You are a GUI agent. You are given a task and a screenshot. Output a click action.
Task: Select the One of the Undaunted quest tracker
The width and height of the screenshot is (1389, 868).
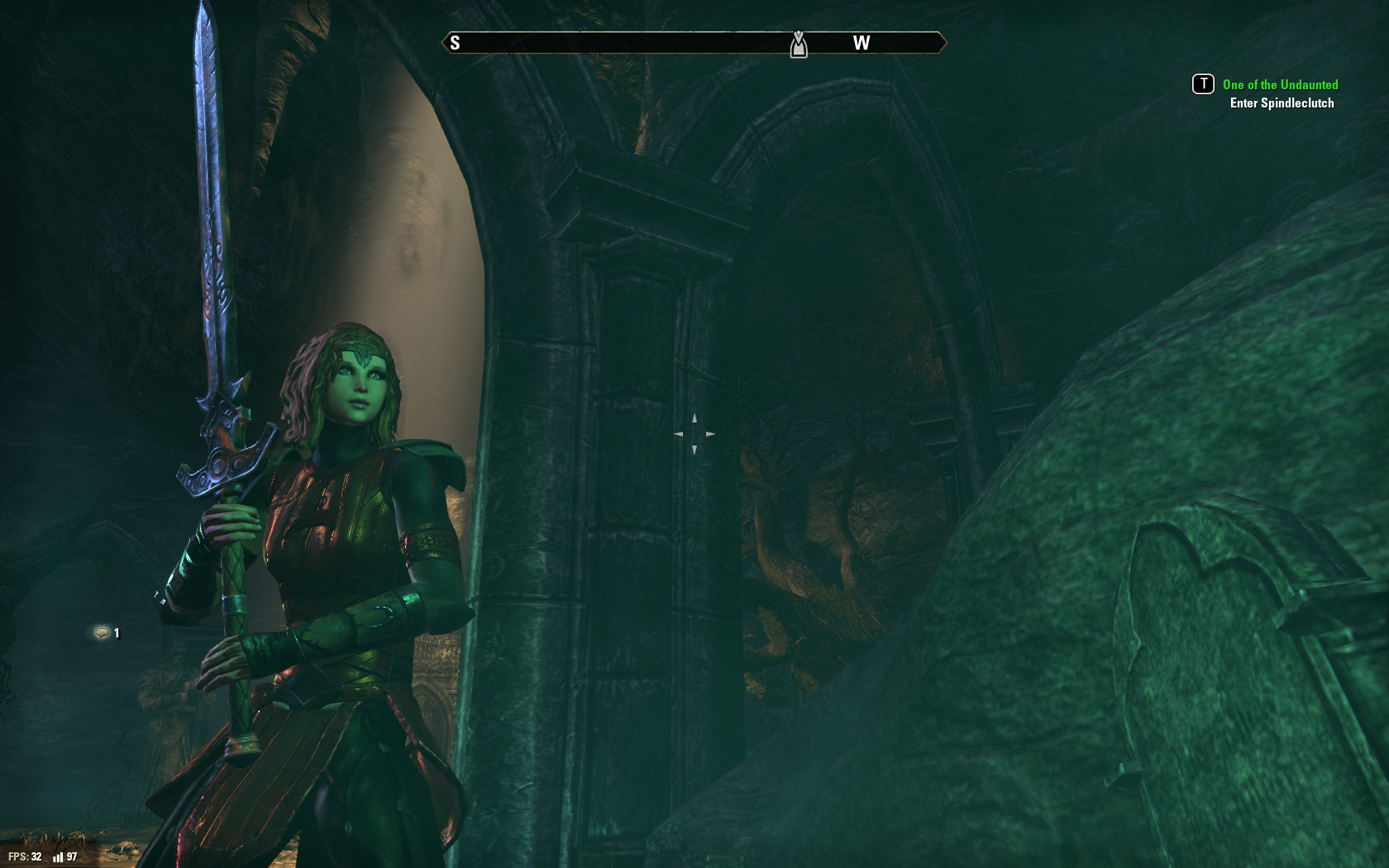(1280, 85)
